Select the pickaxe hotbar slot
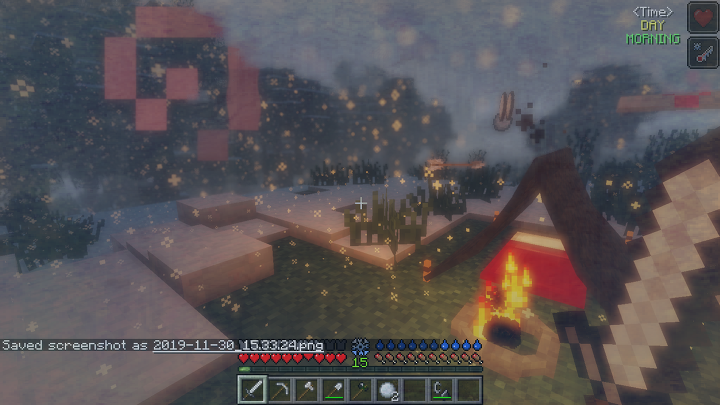720x405 pixels. point(279,389)
